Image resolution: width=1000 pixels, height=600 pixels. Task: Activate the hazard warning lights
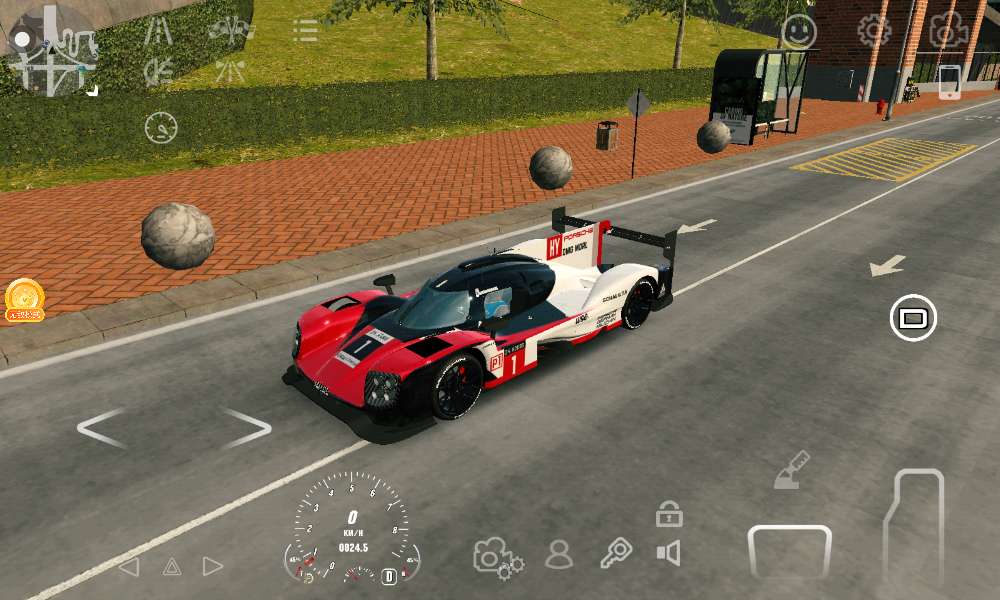[x=172, y=567]
